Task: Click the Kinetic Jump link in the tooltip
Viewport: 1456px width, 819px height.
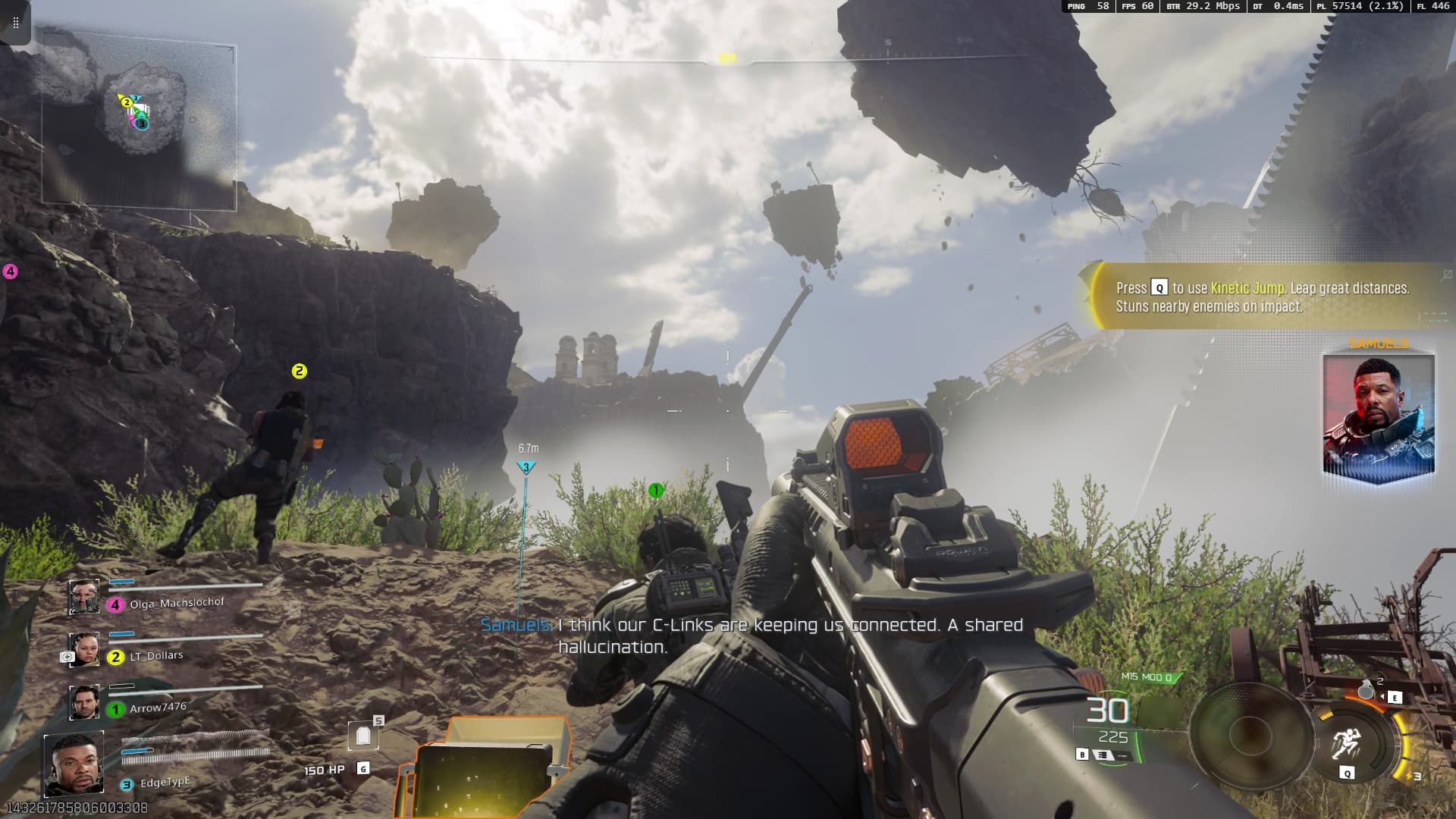Action: pyautogui.click(x=1247, y=288)
